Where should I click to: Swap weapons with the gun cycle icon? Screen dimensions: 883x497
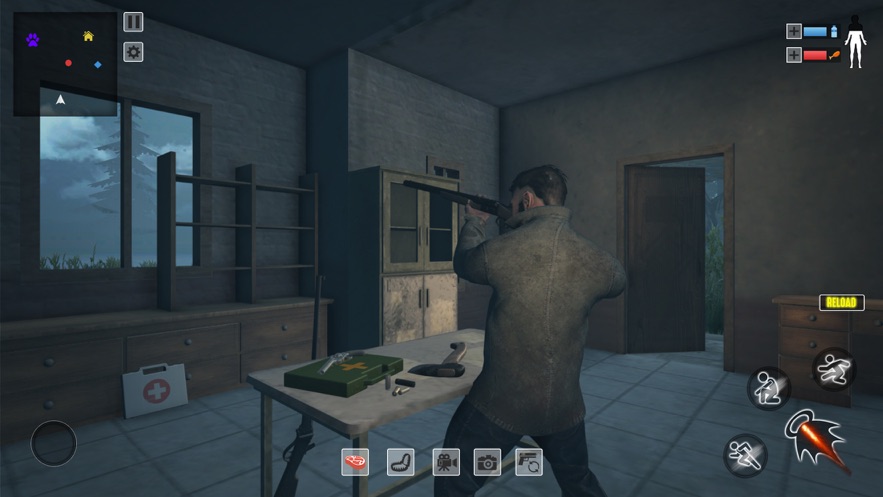pos(529,461)
